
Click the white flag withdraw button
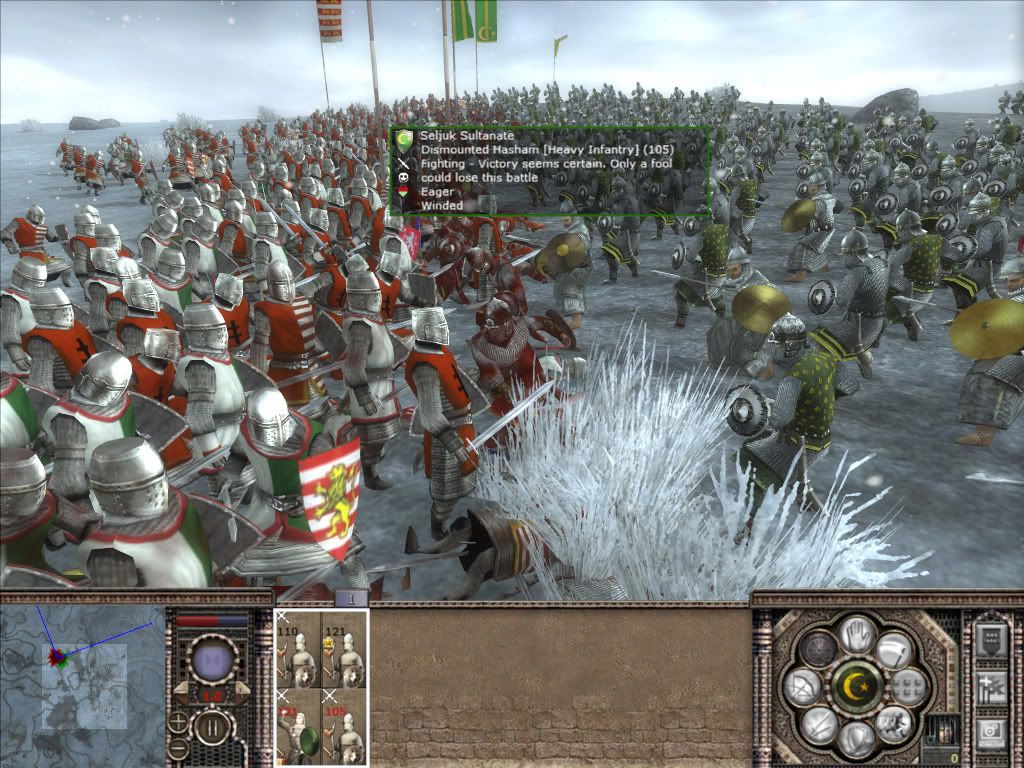[893, 650]
